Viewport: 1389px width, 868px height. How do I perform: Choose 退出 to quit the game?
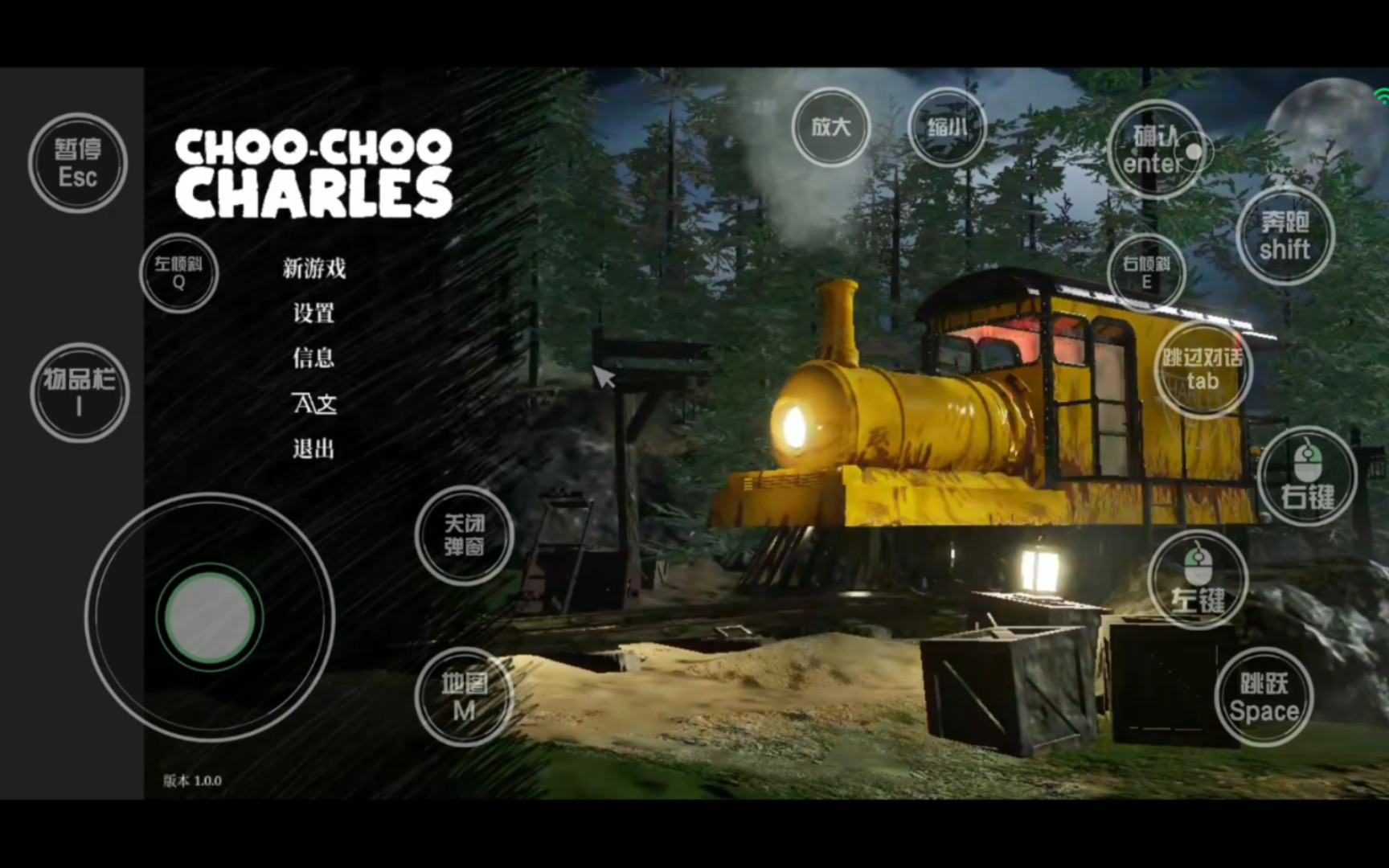[x=313, y=448]
